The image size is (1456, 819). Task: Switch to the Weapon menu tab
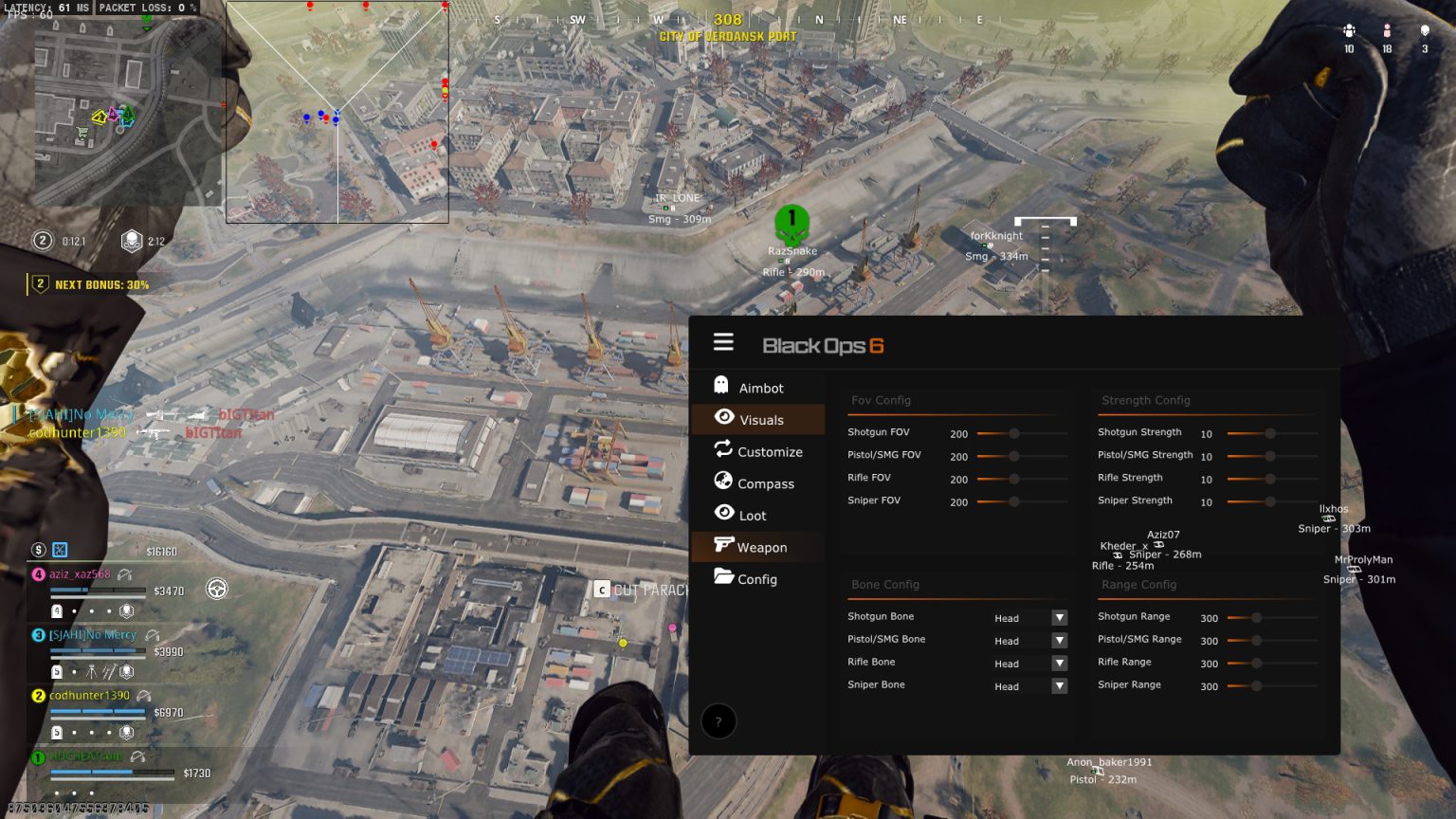763,547
